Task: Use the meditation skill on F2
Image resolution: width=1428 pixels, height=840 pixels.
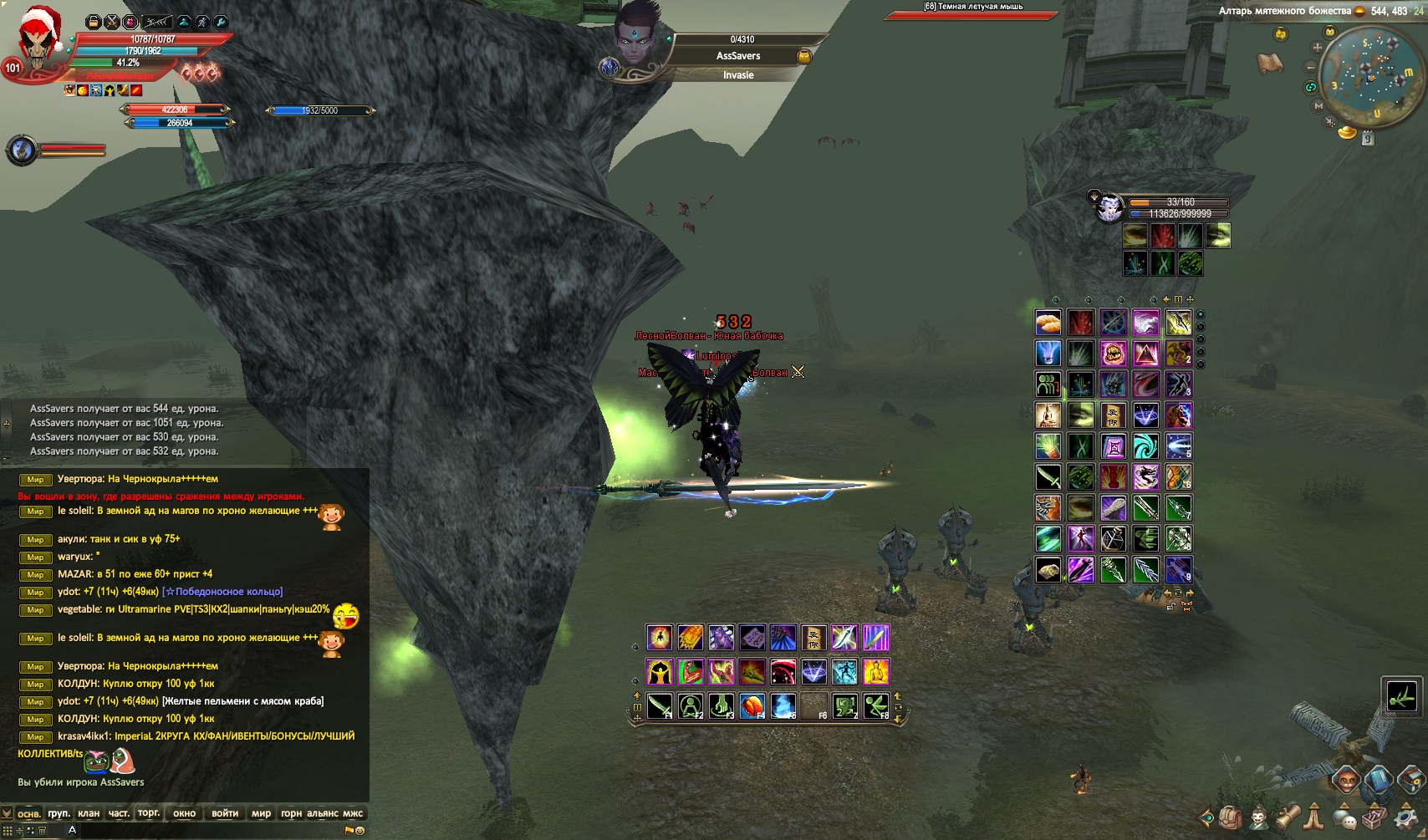Action: 690,706
